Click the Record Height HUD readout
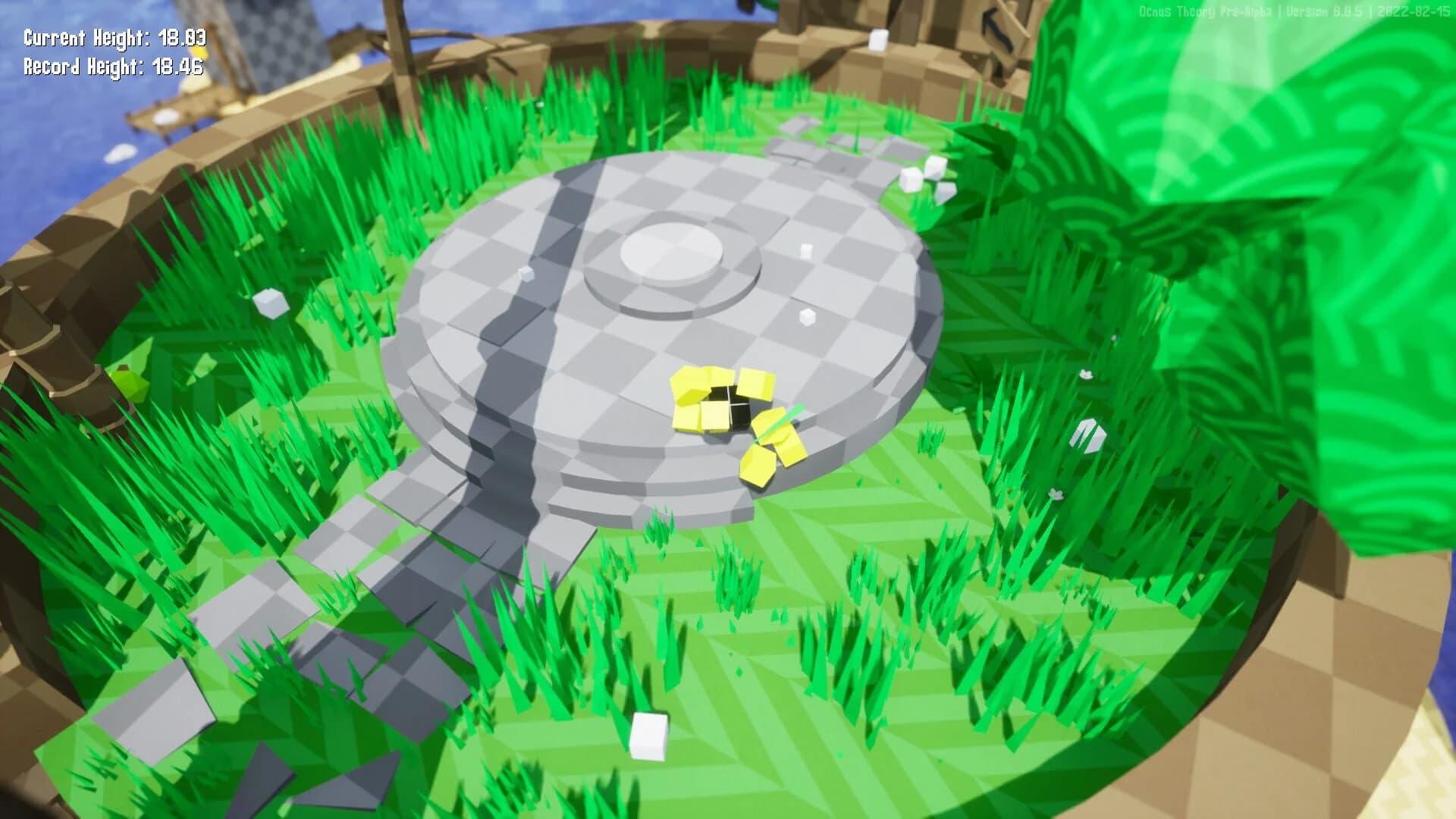This screenshot has width=1456, height=819. (x=111, y=68)
